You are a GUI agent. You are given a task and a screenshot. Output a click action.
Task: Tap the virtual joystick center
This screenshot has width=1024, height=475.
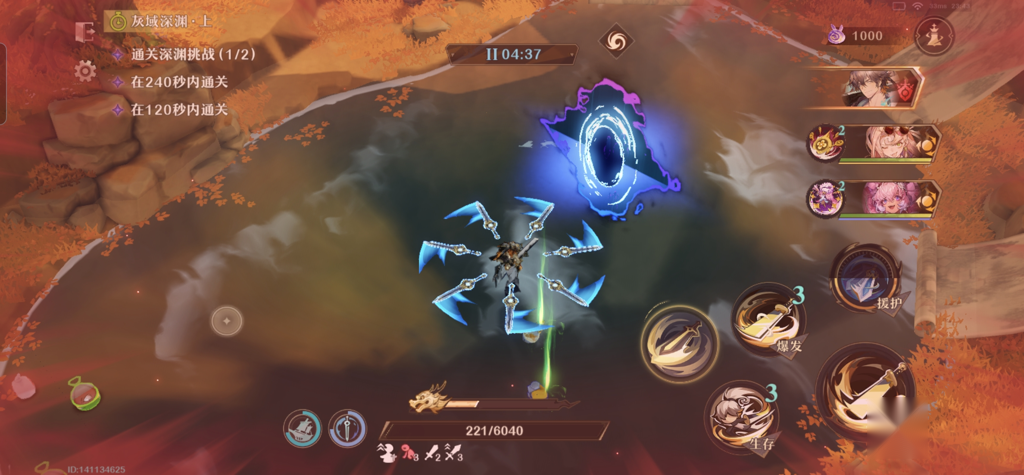pos(227,321)
